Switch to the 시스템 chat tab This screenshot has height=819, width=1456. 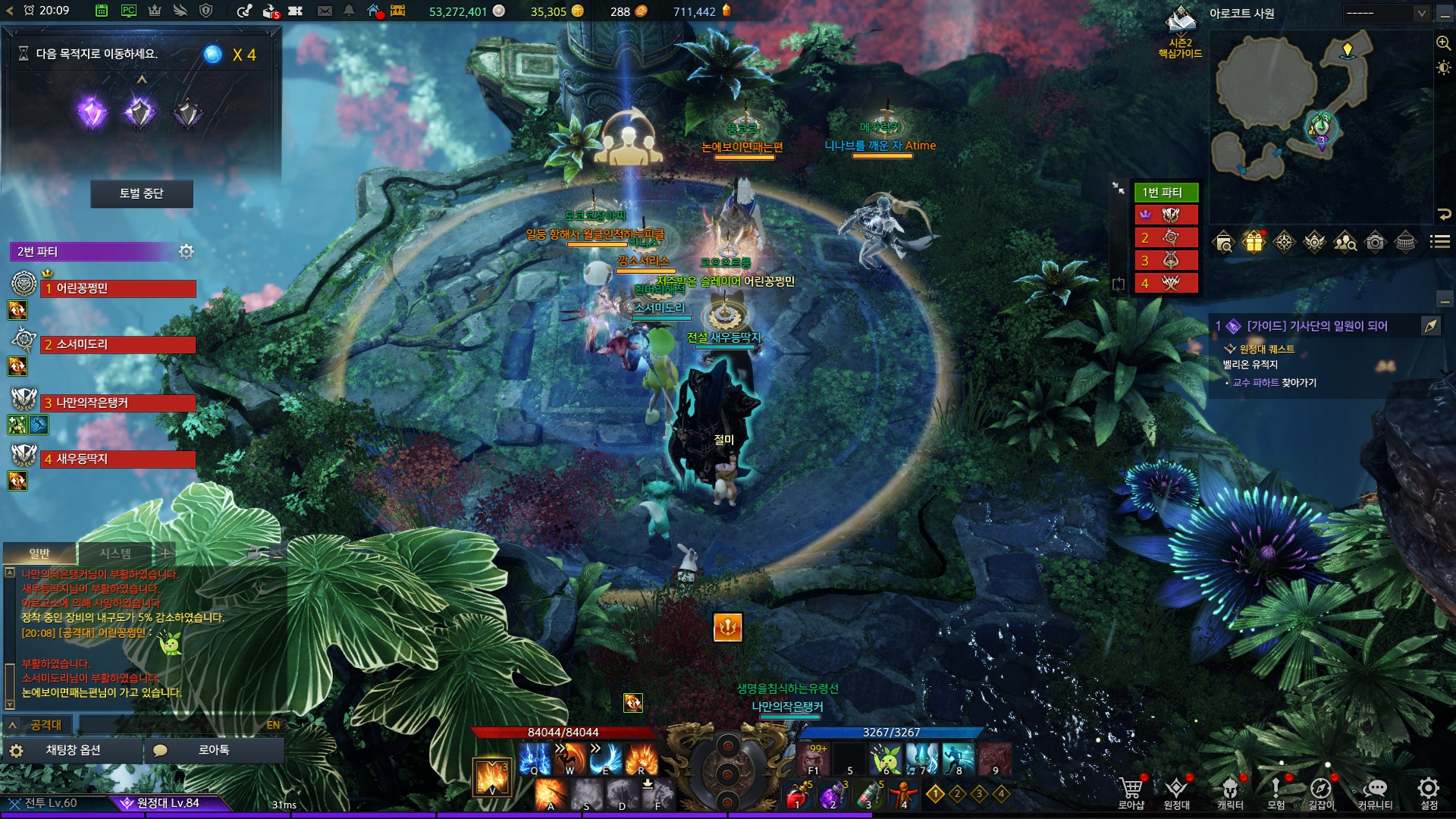tap(115, 554)
